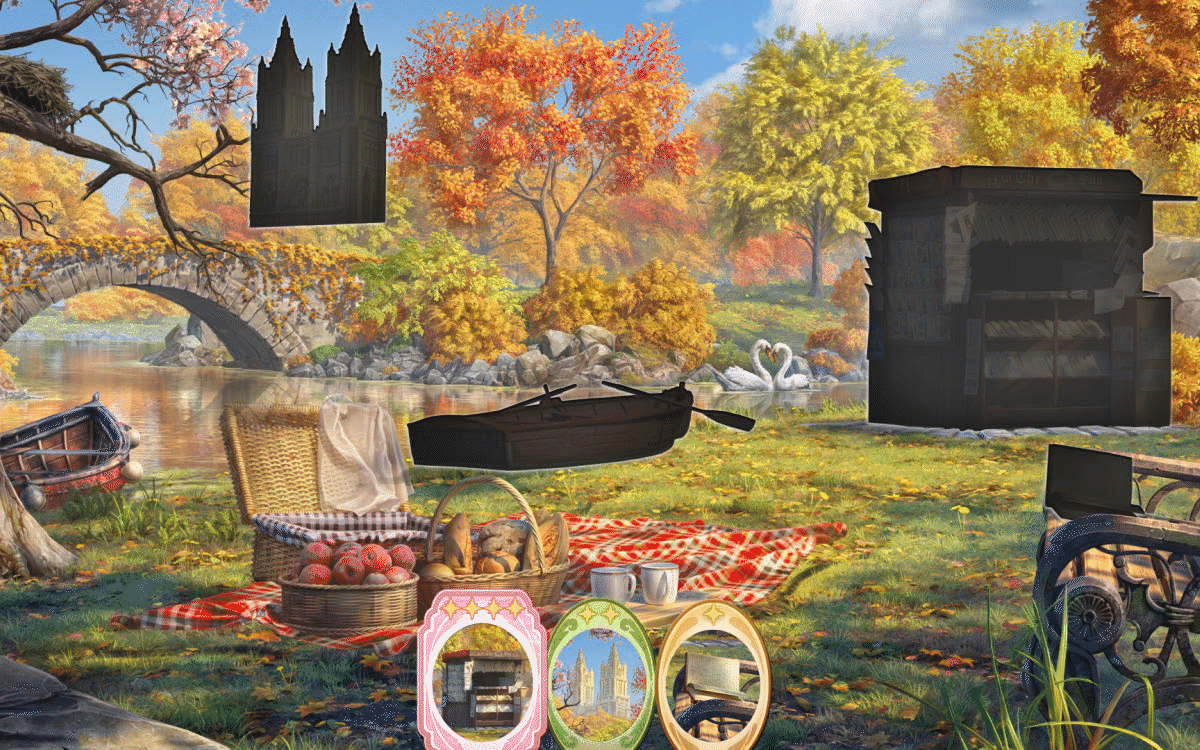The height and width of the screenshot is (750, 1200).
Task: Pick the green-framed cathedral towers piece
Action: tap(600, 675)
